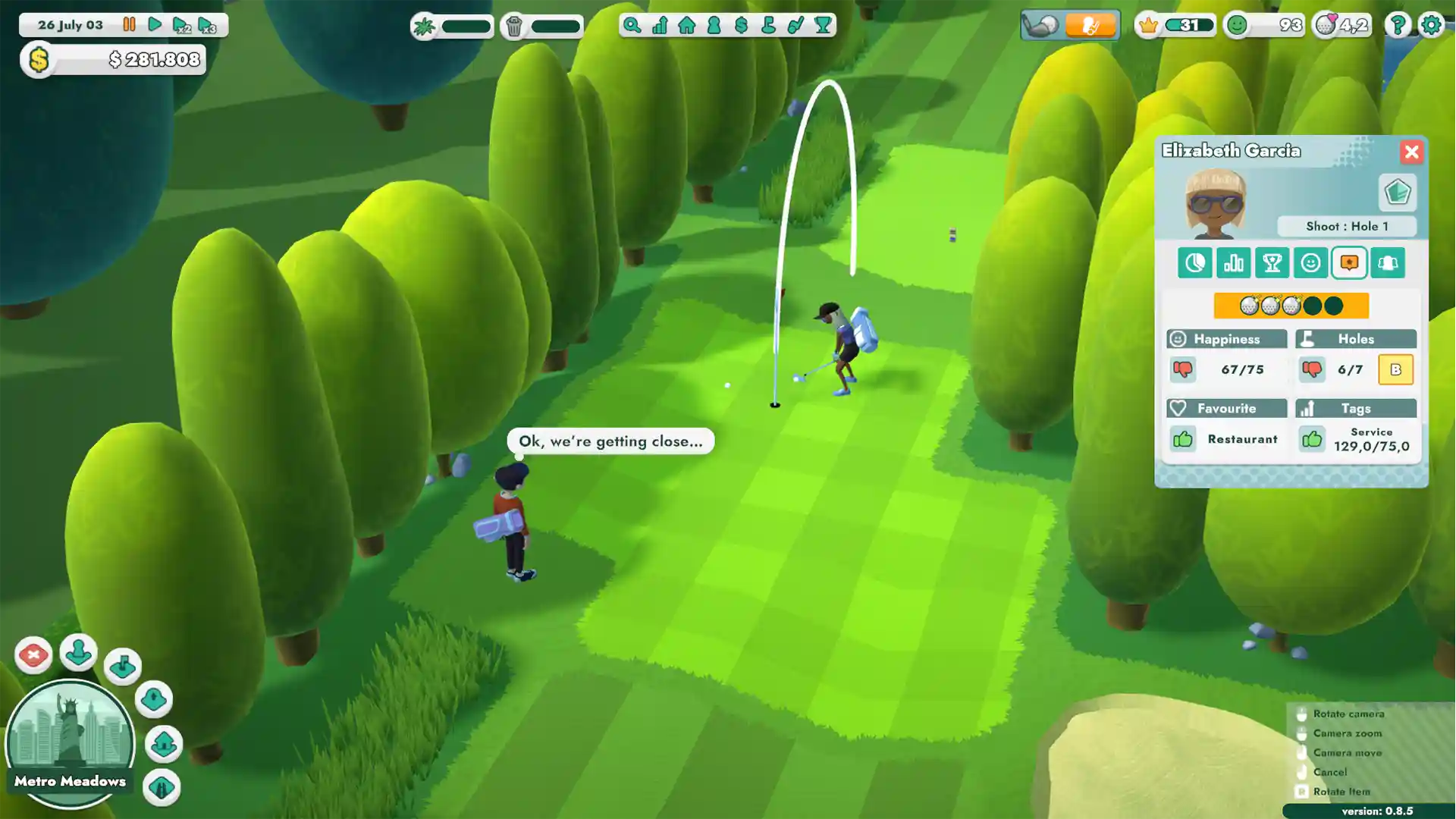Open the help panel via the question mark
This screenshot has width=1456, height=819.
click(x=1398, y=25)
